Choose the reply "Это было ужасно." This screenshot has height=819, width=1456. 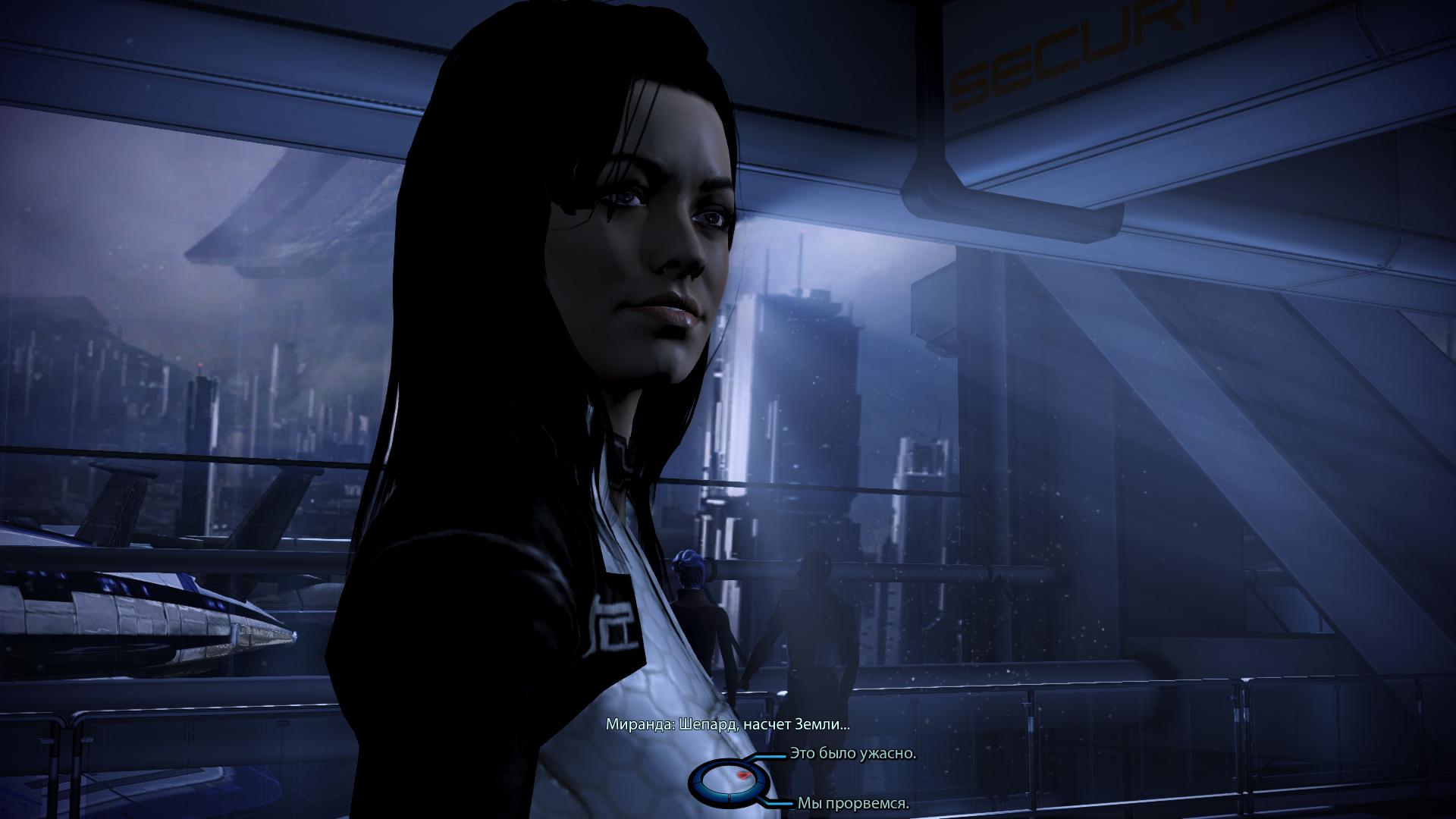coord(852,754)
